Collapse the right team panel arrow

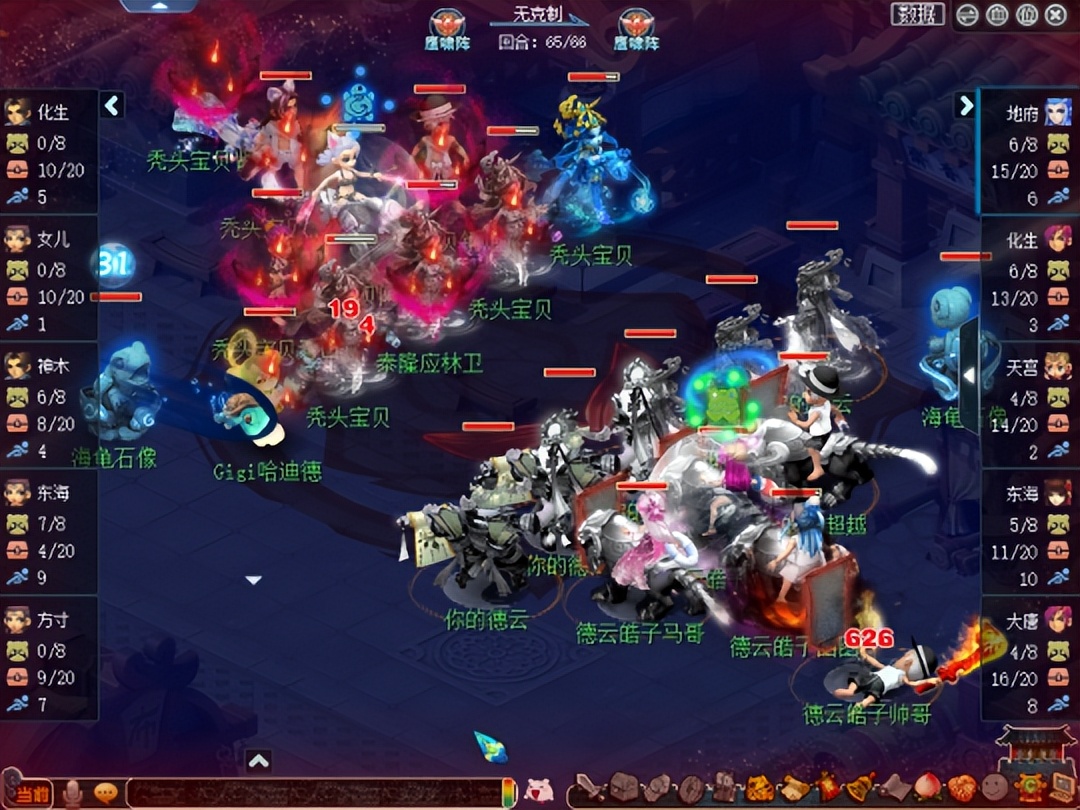[x=965, y=105]
